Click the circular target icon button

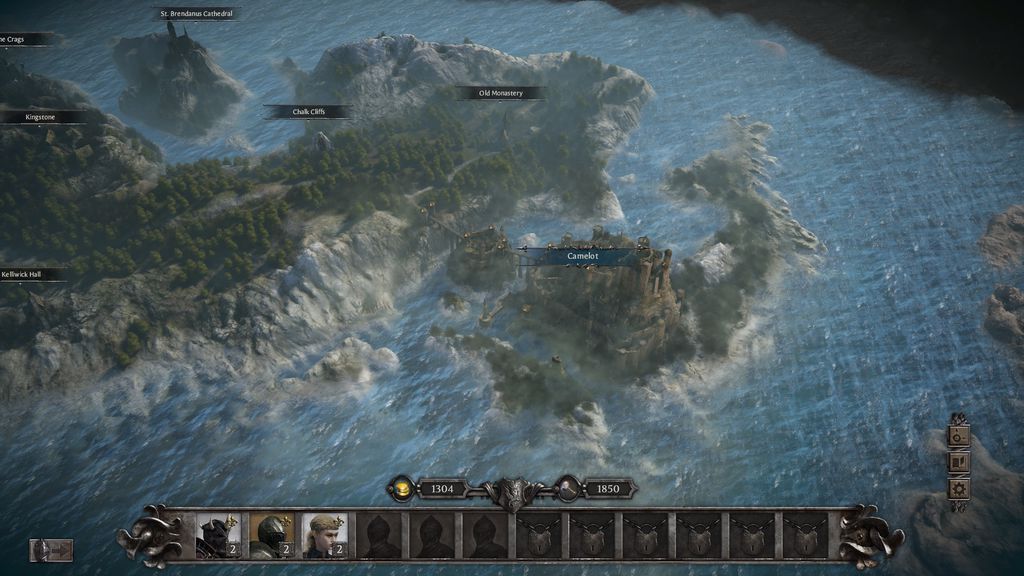[x=959, y=436]
